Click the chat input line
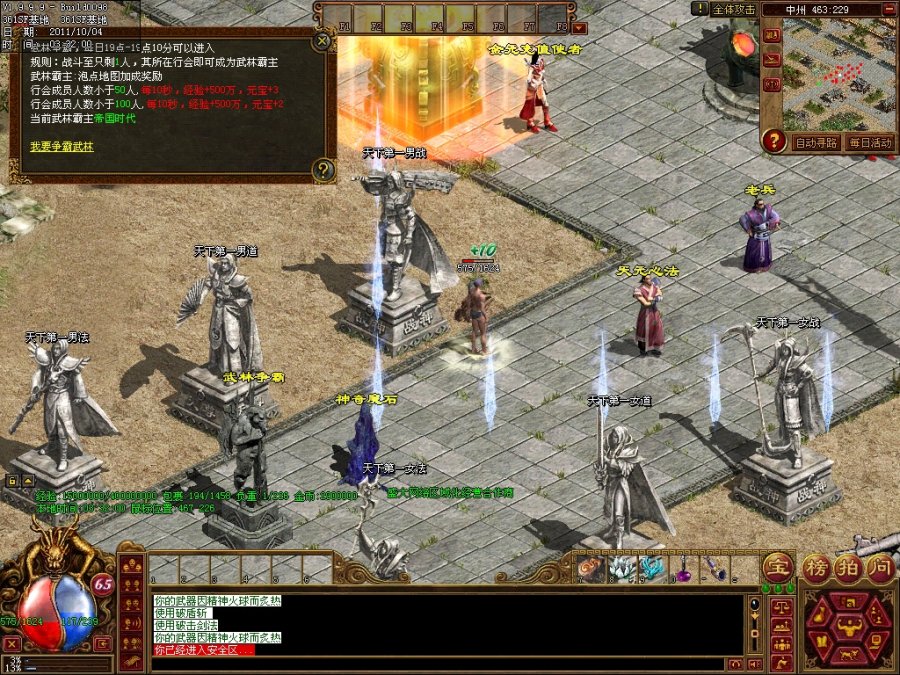Viewport: 900px width, 675px height. click(x=440, y=663)
